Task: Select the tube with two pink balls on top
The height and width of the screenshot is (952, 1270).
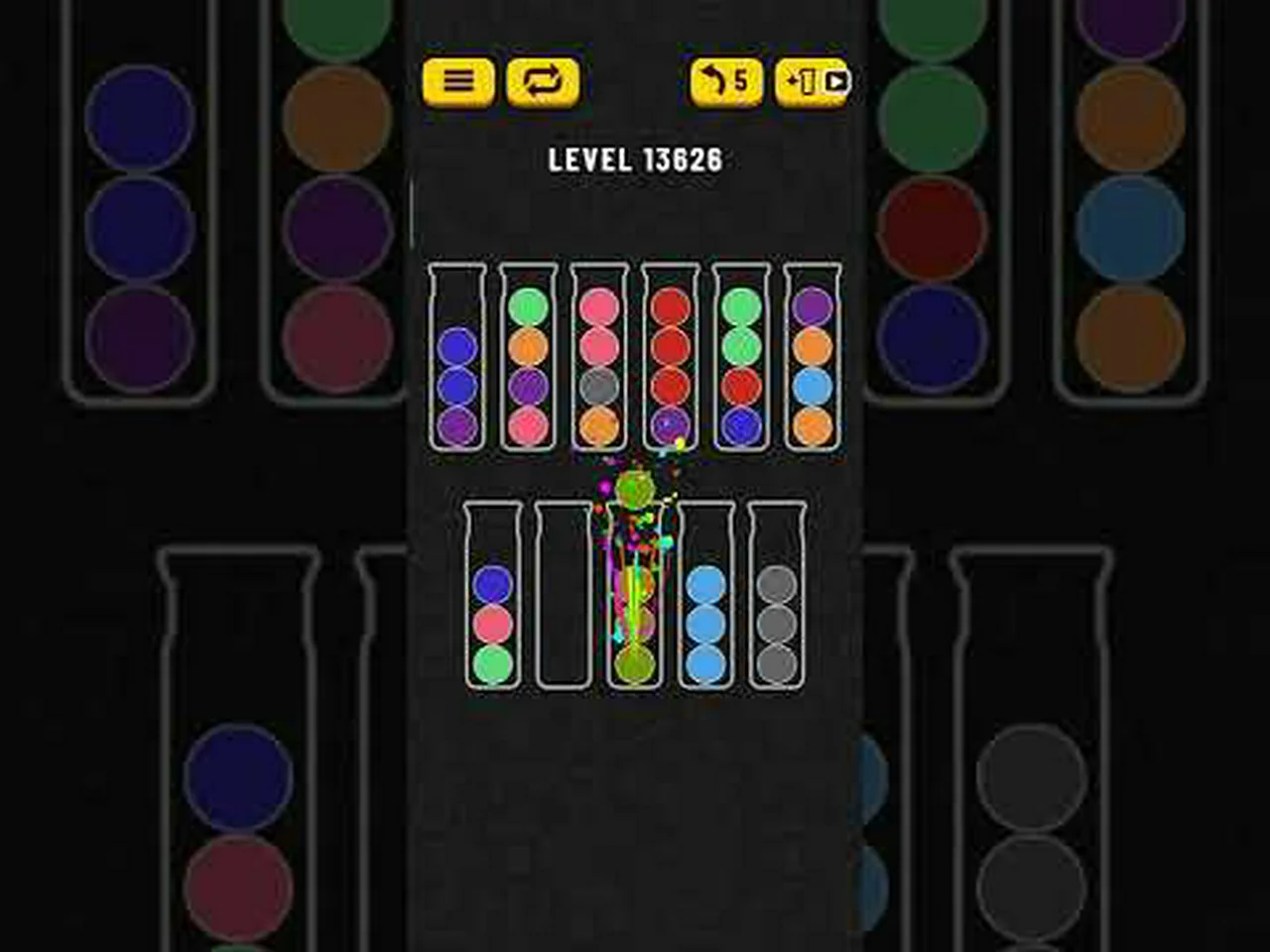Action: tap(599, 357)
